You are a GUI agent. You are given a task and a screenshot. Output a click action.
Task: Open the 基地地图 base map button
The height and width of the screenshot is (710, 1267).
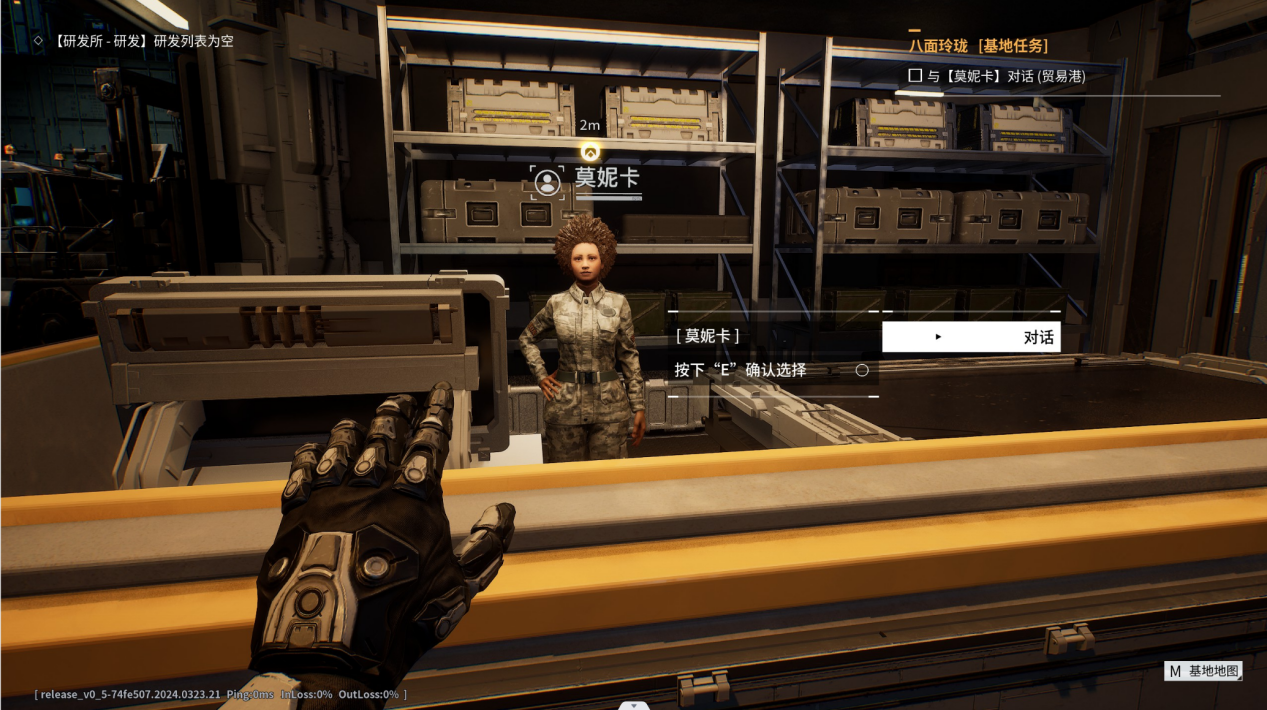(1203, 671)
